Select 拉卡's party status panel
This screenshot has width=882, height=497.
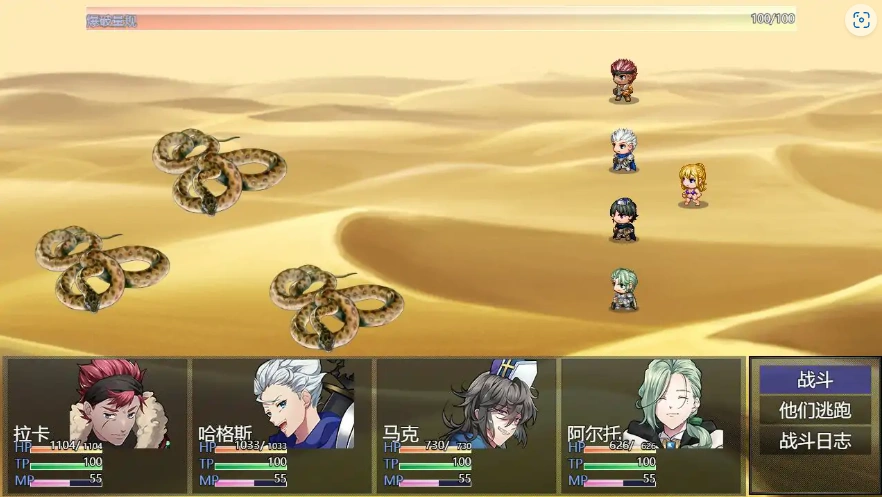coord(97,425)
